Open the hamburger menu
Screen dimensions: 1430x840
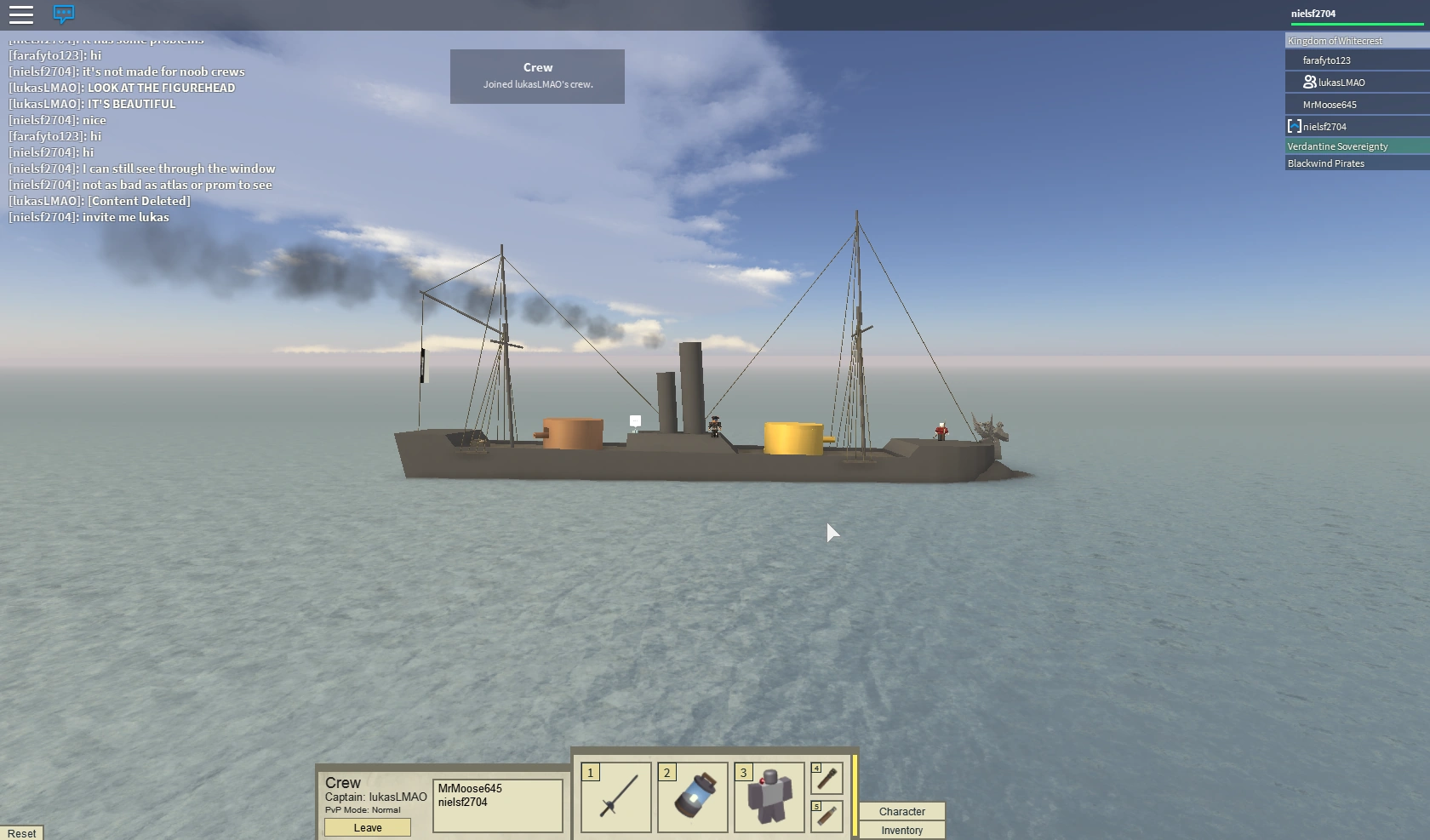[x=21, y=14]
